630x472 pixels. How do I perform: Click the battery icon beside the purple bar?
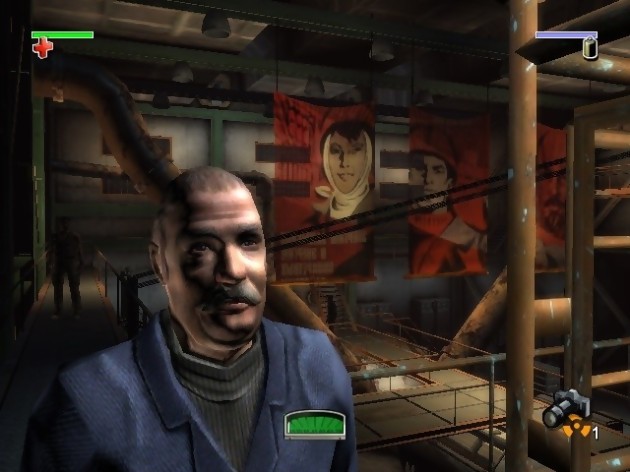pos(590,48)
